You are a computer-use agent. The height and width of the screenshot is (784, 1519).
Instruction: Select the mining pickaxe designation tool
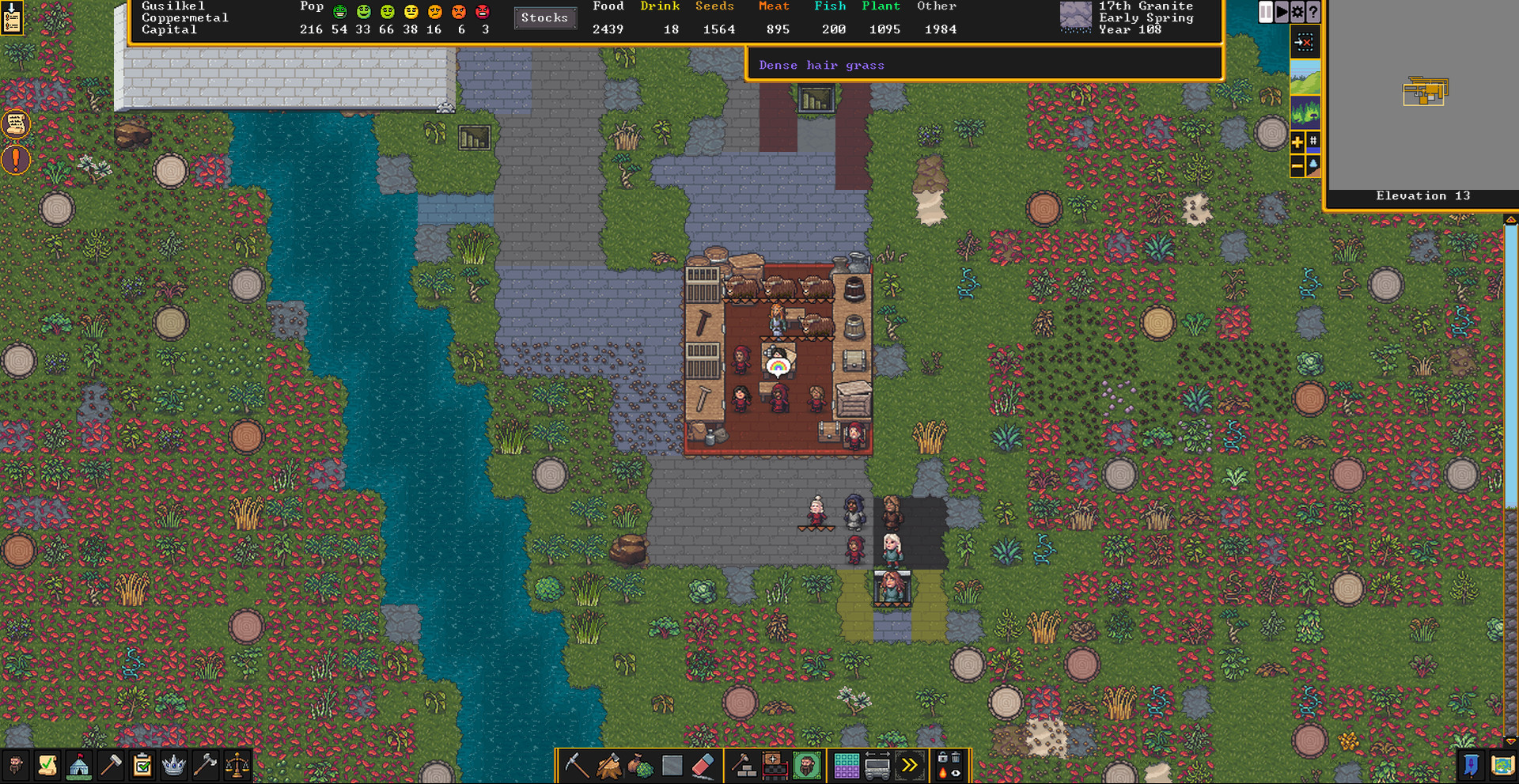tap(577, 764)
